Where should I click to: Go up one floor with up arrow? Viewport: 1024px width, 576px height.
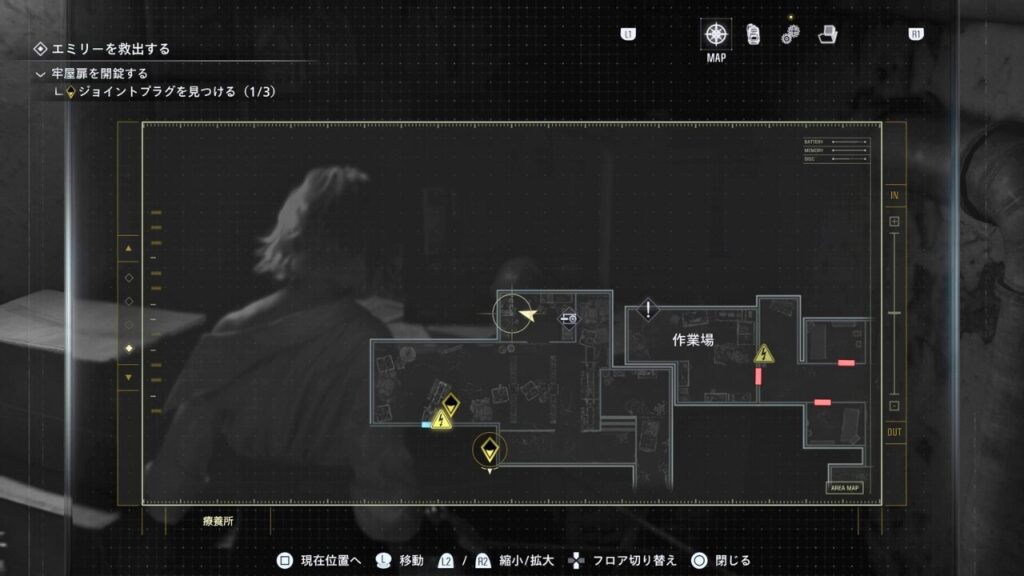pyautogui.click(x=128, y=247)
